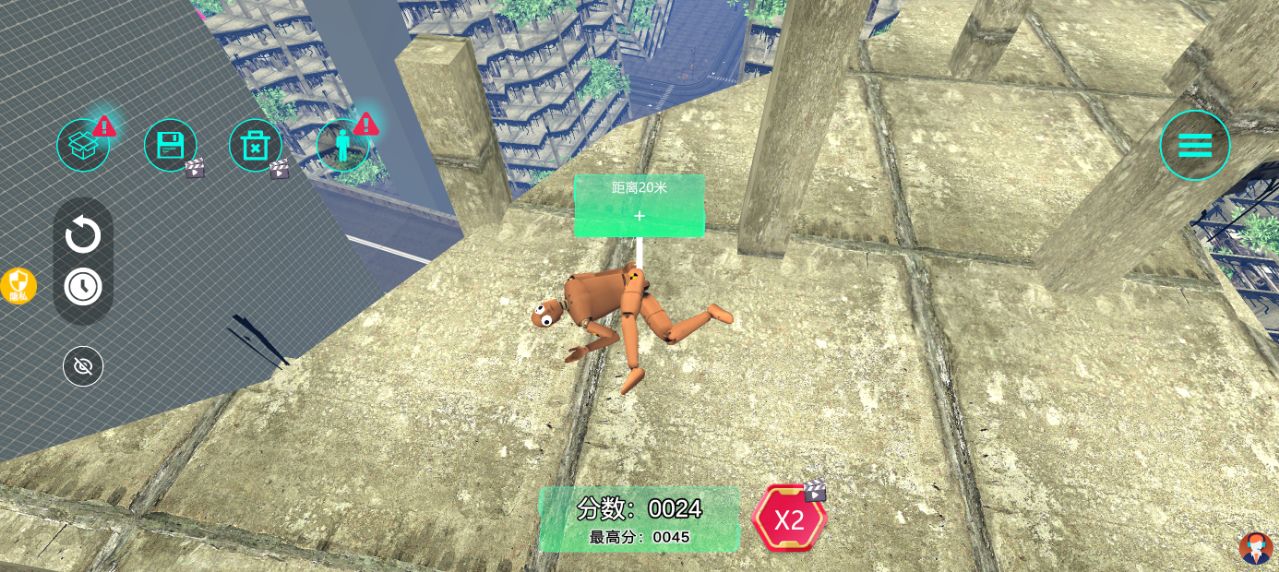Click the green 20-meter distance marker
Screen dimensions: 1279x572
pos(639,206)
